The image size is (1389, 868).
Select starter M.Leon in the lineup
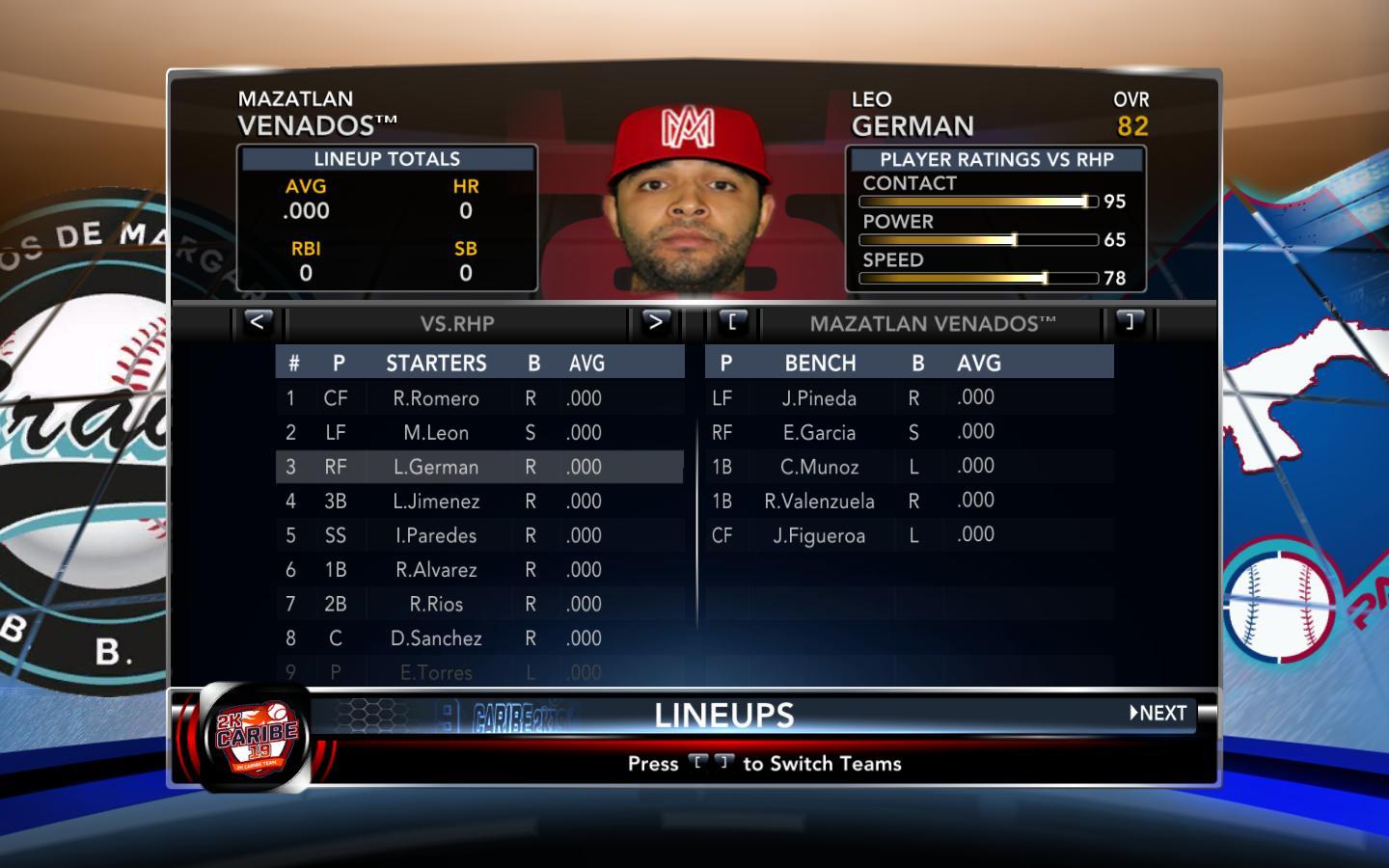[436, 433]
